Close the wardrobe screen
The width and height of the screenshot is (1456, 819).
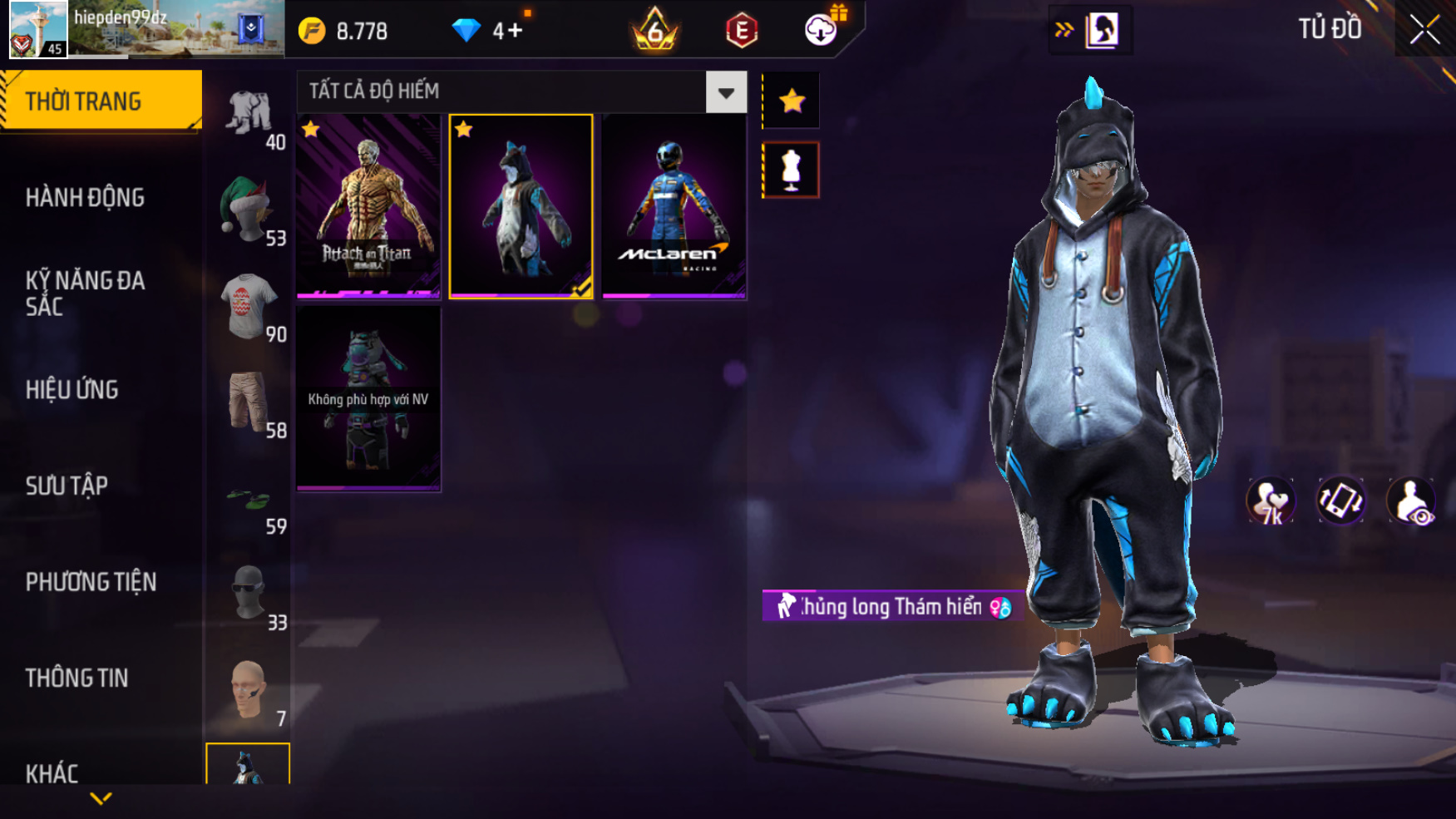click(1424, 30)
